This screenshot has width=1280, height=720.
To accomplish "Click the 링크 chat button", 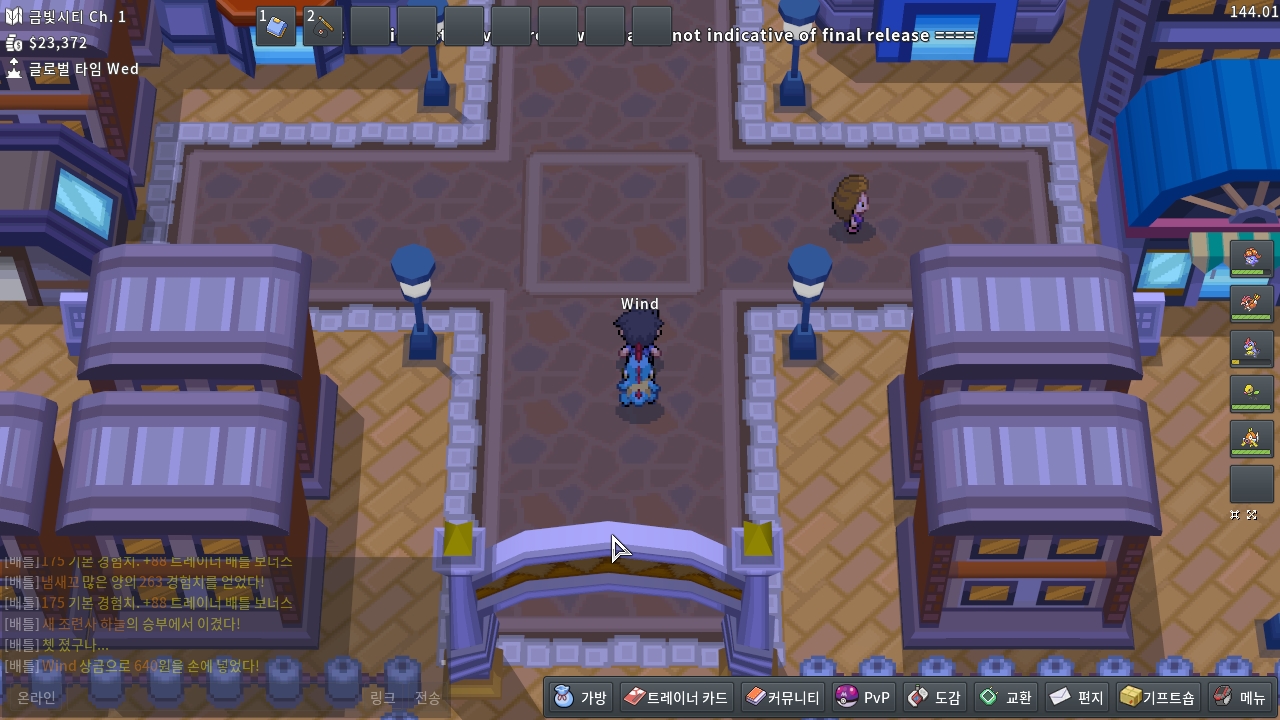I will 382,698.
